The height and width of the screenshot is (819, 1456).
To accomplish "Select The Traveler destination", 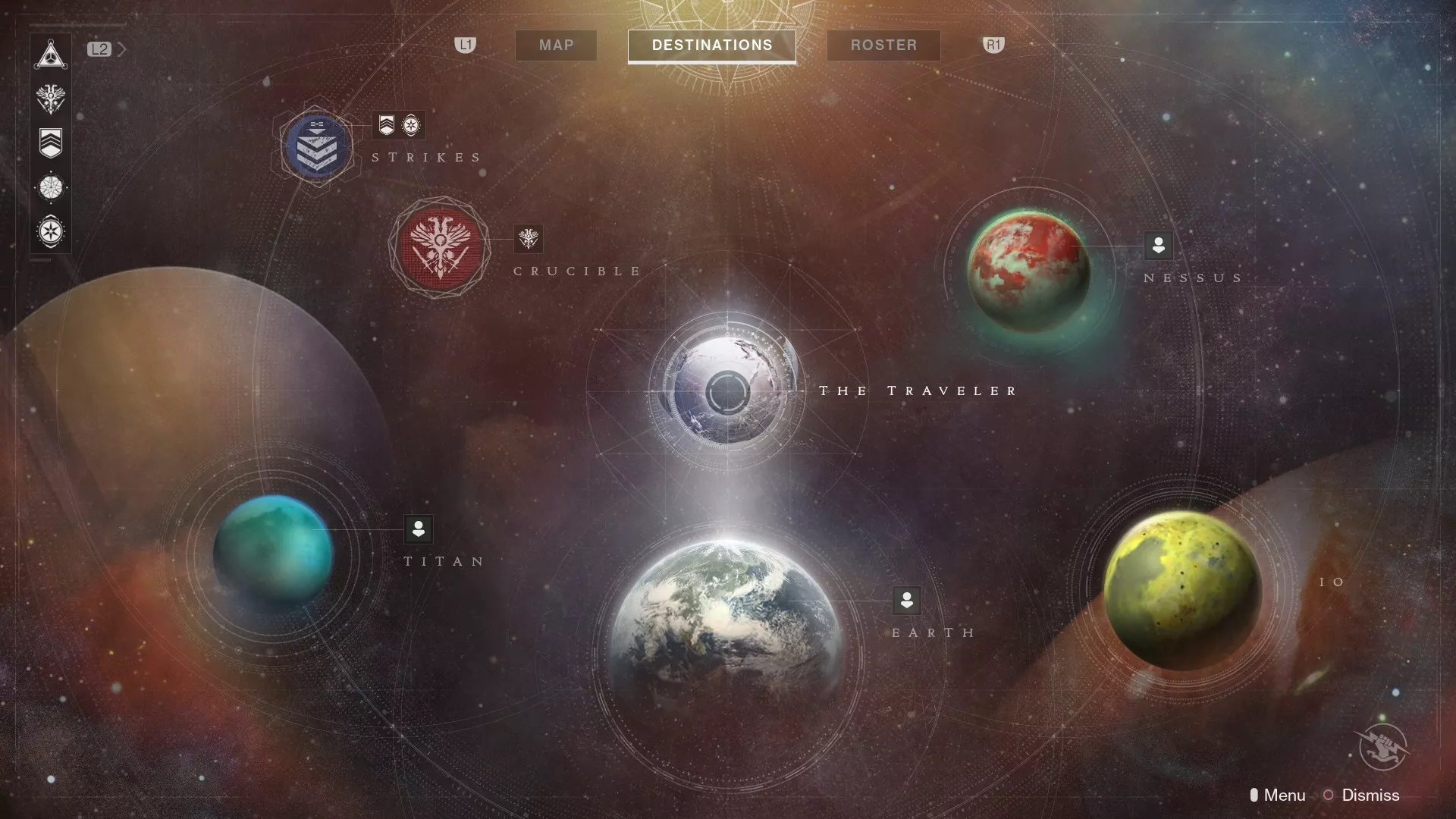I will [x=730, y=389].
